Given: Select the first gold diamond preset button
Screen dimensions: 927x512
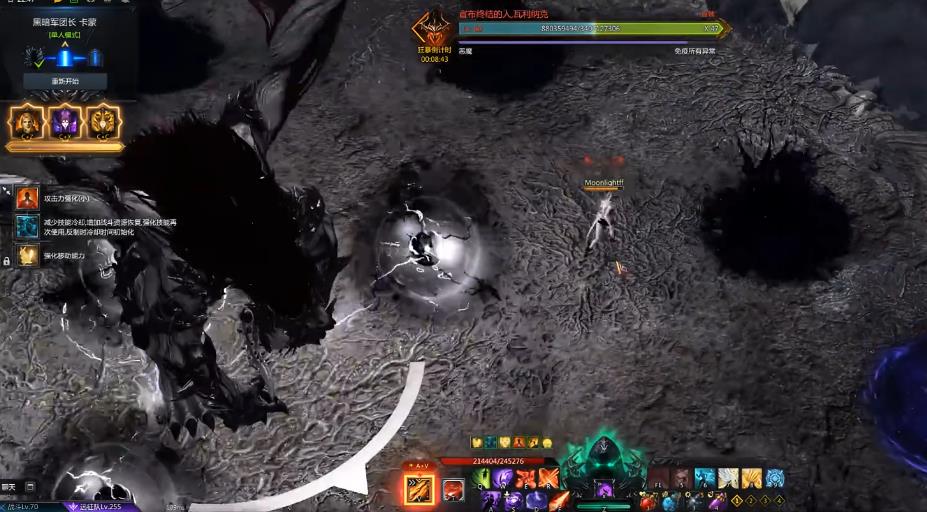Looking at the screenshot, I should point(737,499).
